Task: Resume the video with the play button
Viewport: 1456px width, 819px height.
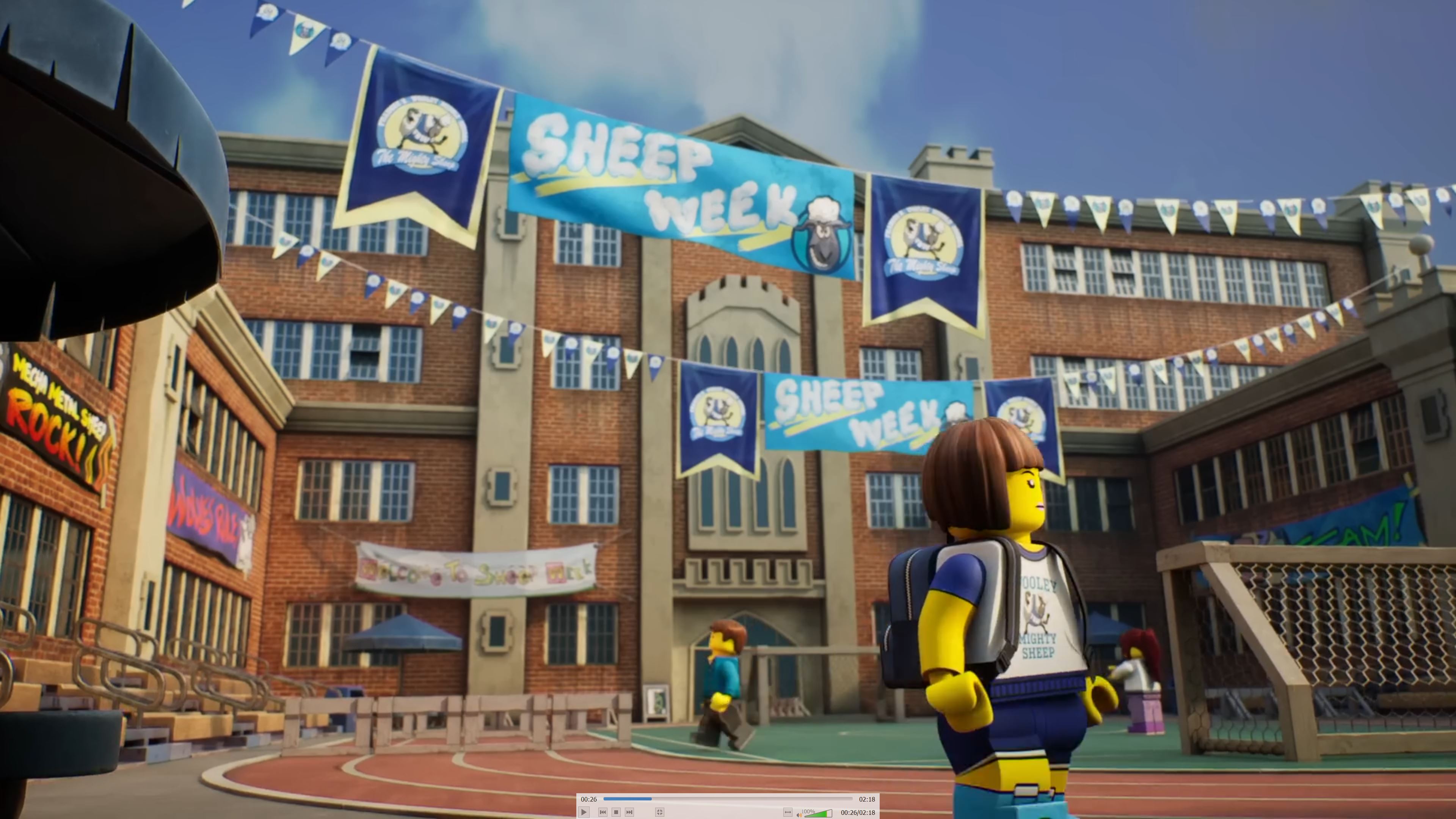Action: tap(584, 812)
